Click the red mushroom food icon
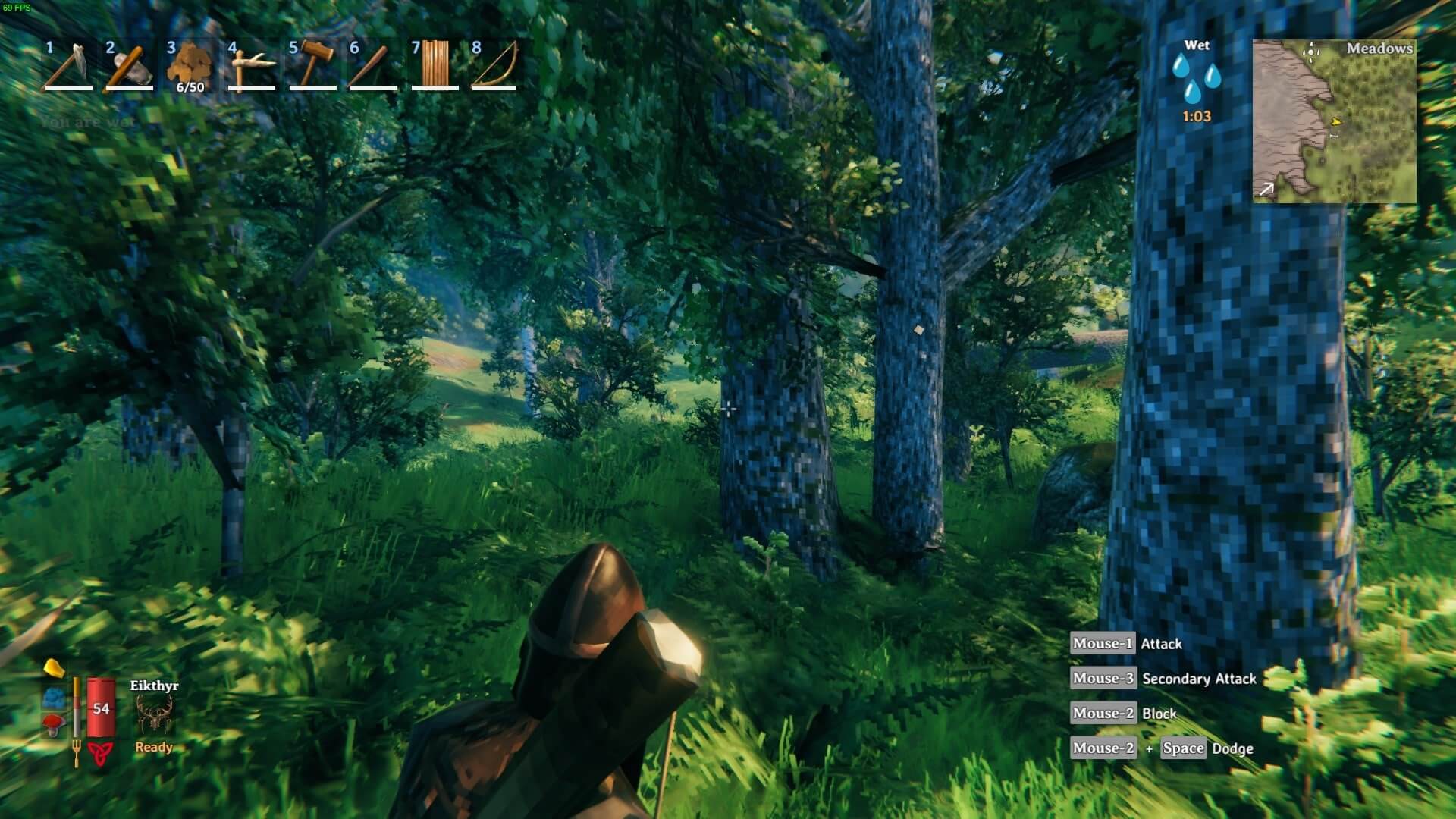The height and width of the screenshot is (819, 1456). click(x=53, y=725)
